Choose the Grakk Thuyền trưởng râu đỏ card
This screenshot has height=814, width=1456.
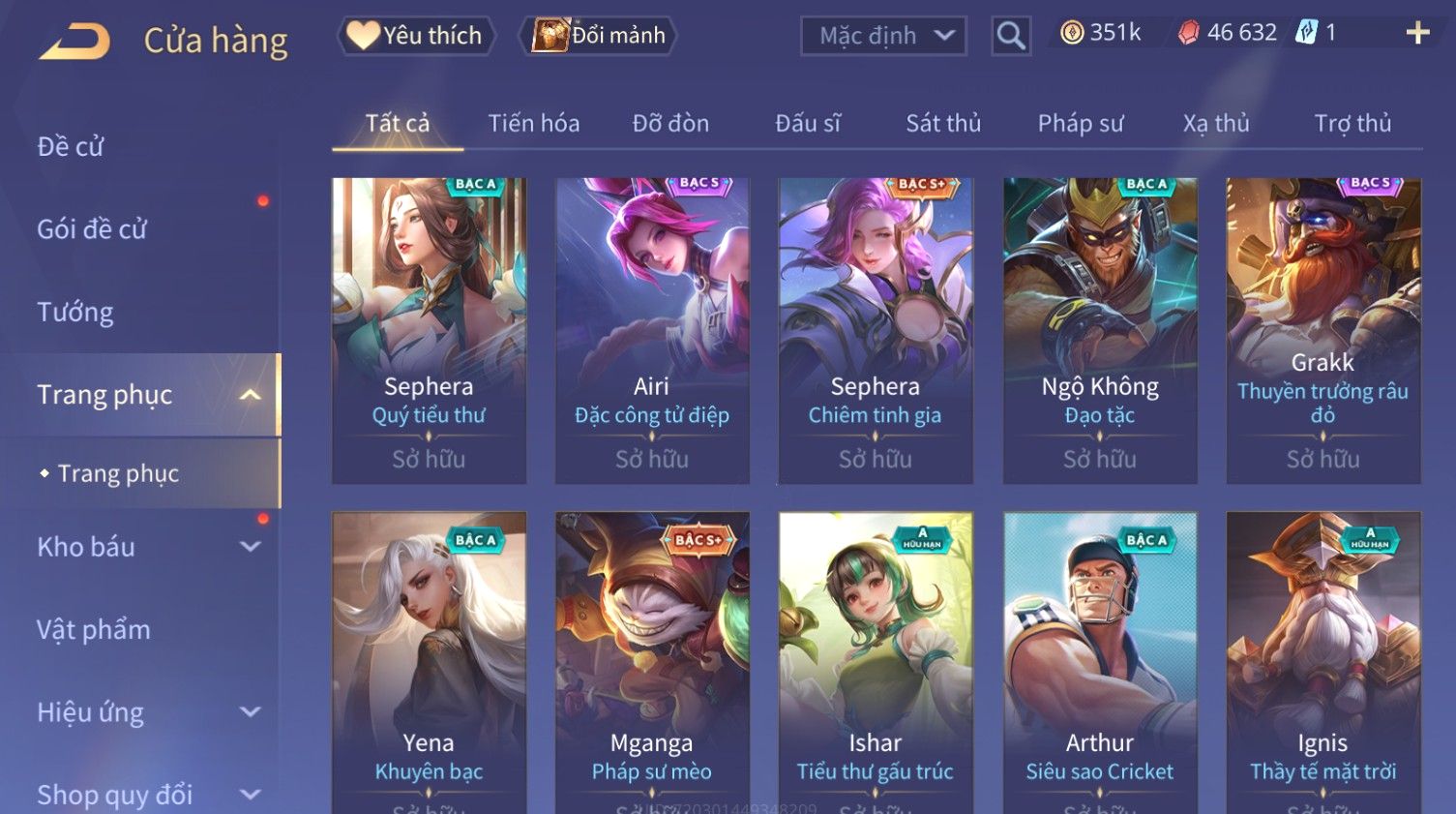tap(1322, 329)
